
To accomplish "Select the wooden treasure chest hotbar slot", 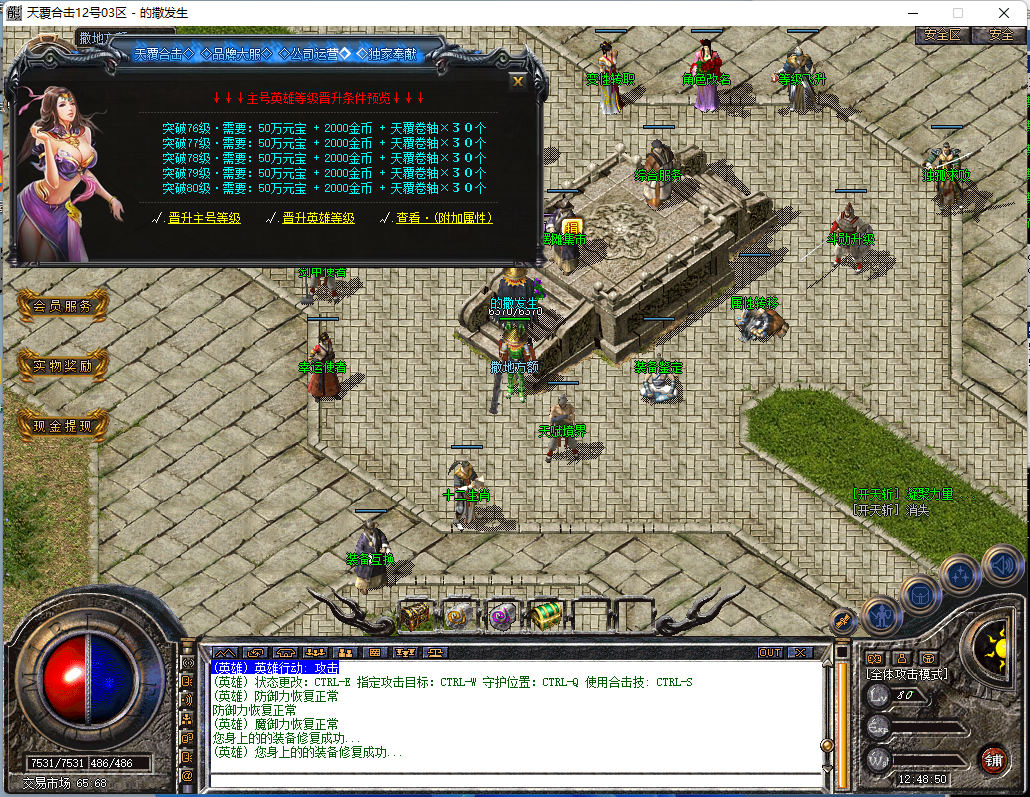I will click(416, 615).
